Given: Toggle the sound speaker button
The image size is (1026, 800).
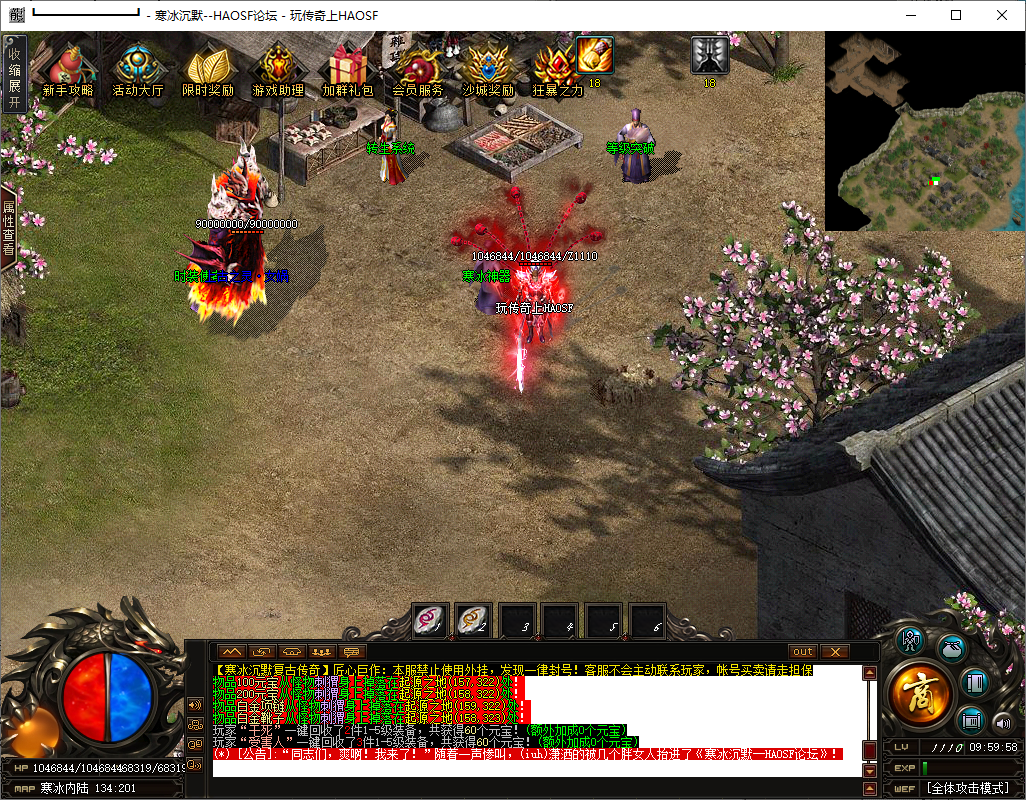Looking at the screenshot, I should [1003, 722].
